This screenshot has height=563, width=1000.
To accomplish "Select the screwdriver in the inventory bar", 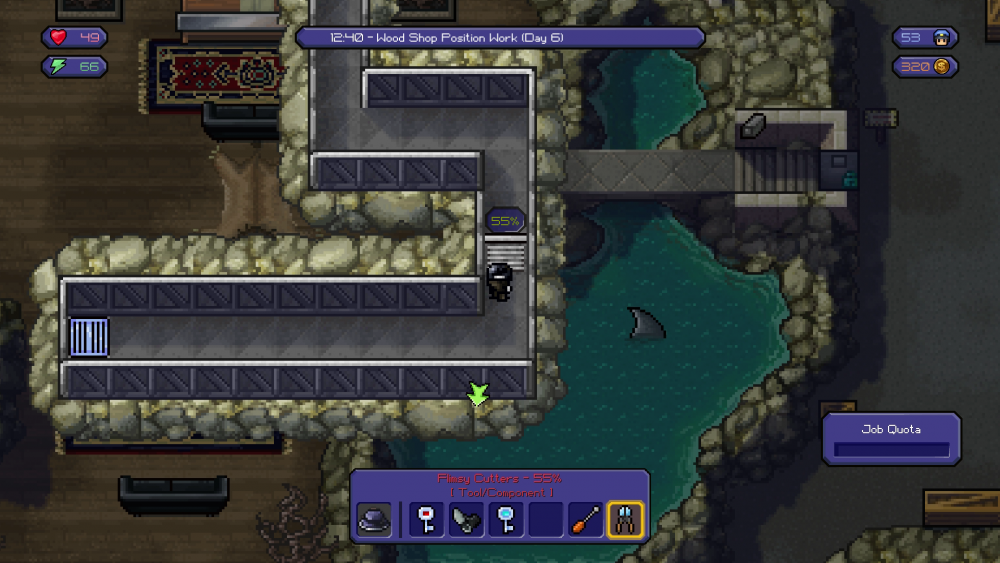I will point(586,520).
